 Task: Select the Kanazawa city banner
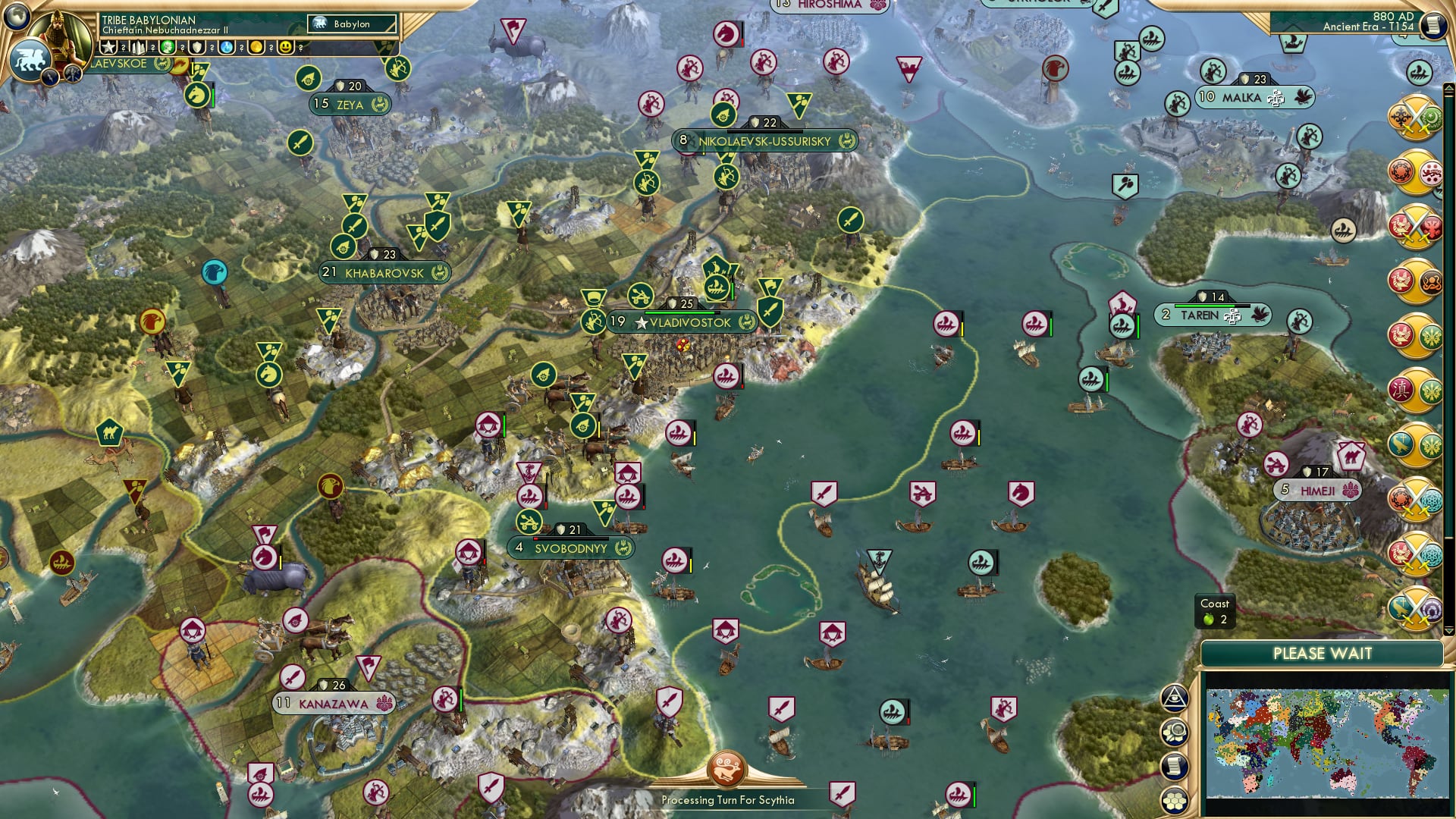pyautogui.click(x=334, y=703)
